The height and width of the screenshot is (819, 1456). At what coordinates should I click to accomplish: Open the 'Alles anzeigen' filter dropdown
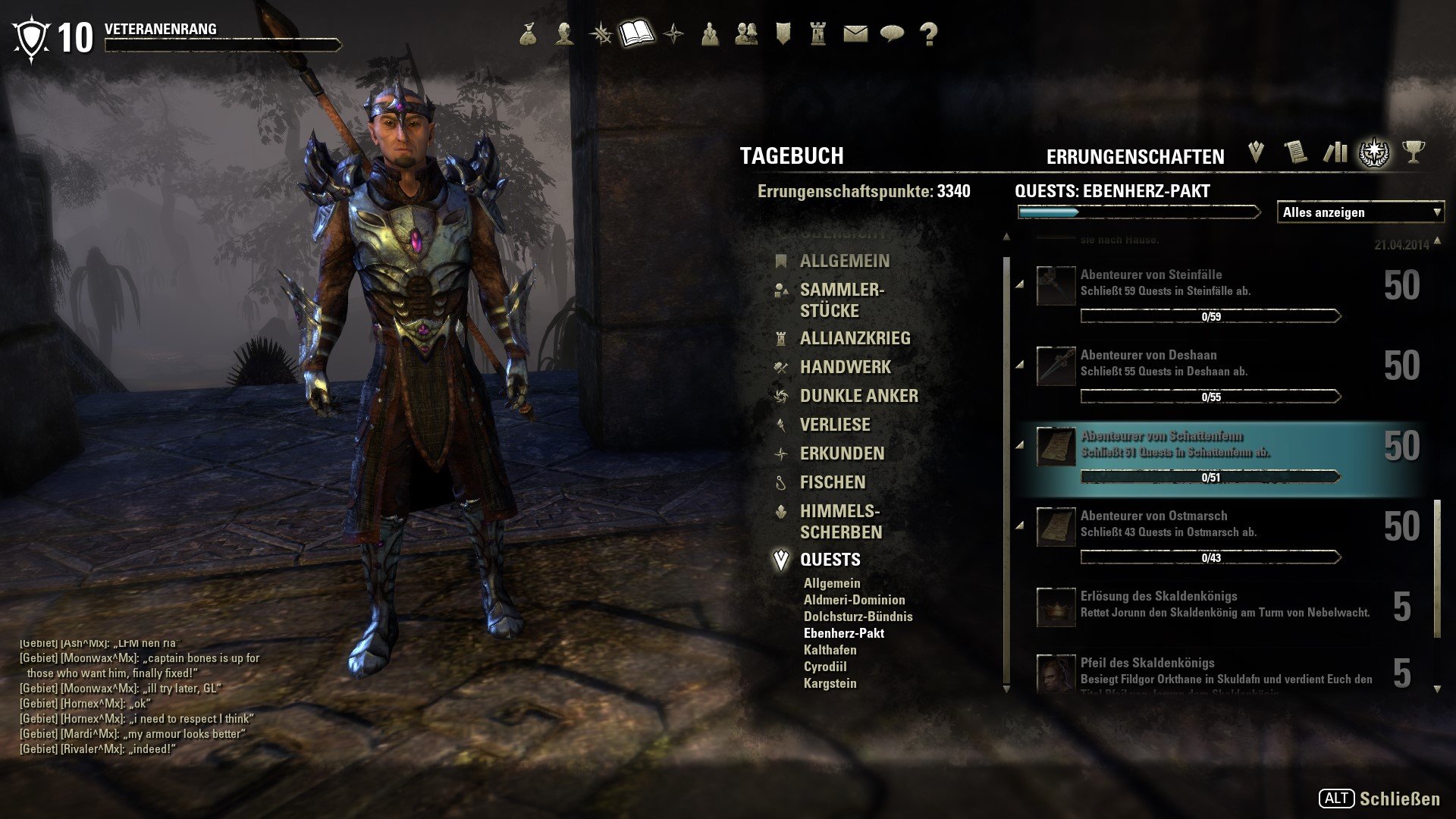pyautogui.click(x=1360, y=212)
